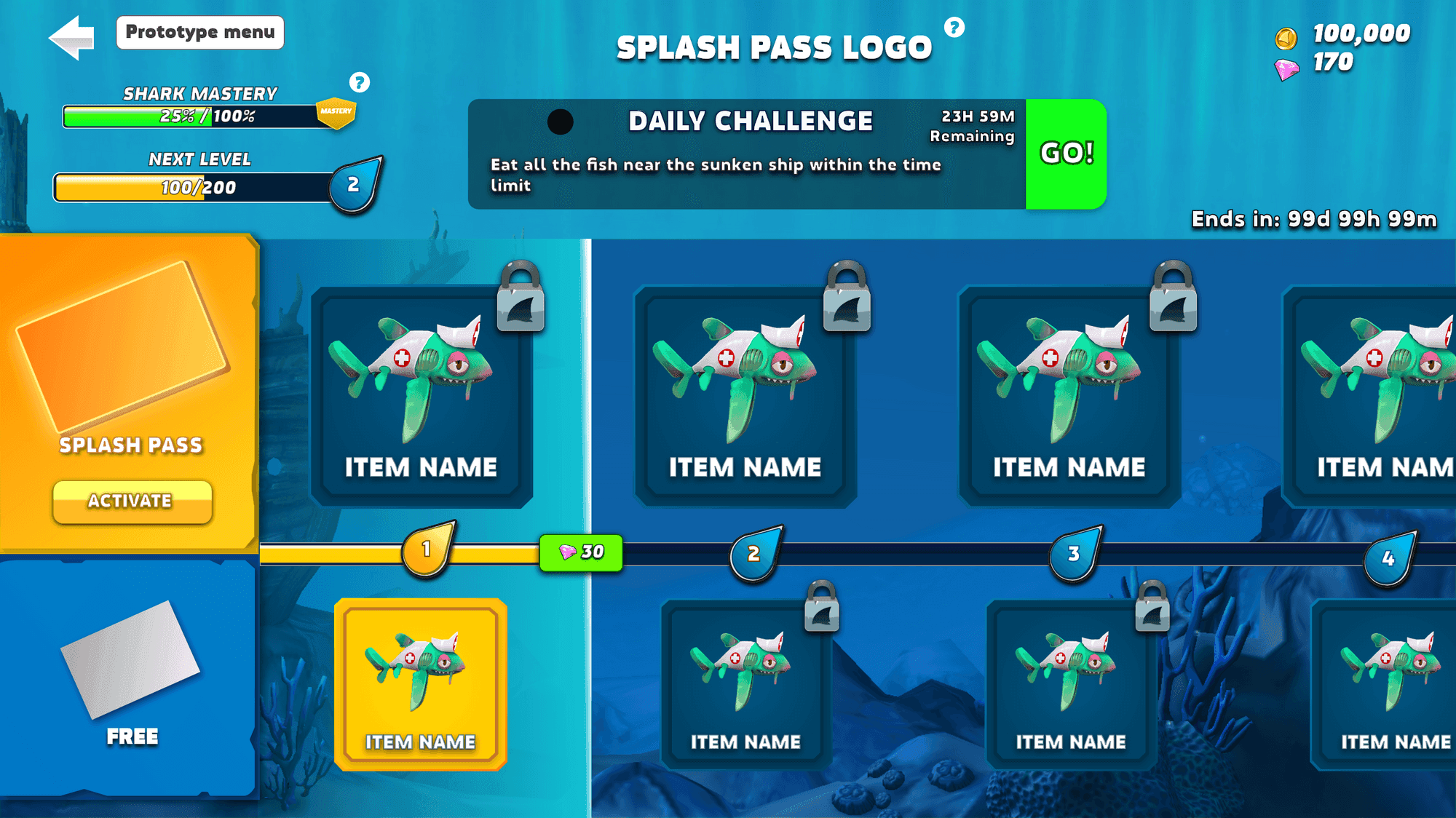Go back with the white arrow
Viewport: 1456px width, 818px height.
pyautogui.click(x=72, y=37)
